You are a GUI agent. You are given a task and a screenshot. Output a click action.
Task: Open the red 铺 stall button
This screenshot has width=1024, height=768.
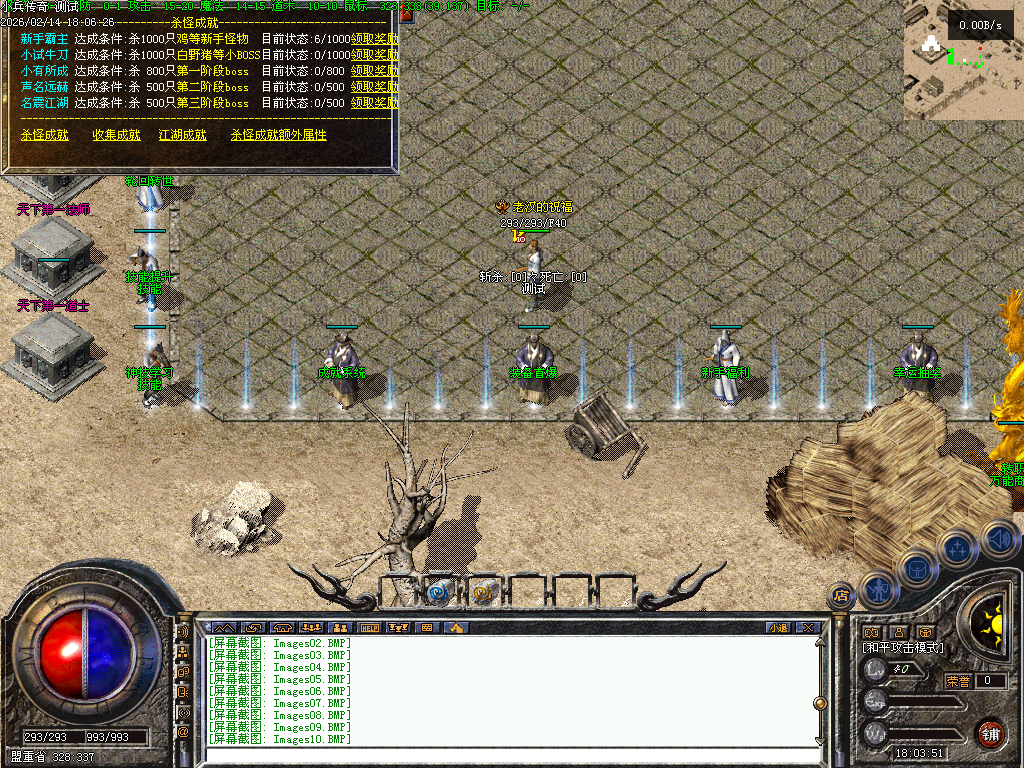pyautogui.click(x=990, y=733)
